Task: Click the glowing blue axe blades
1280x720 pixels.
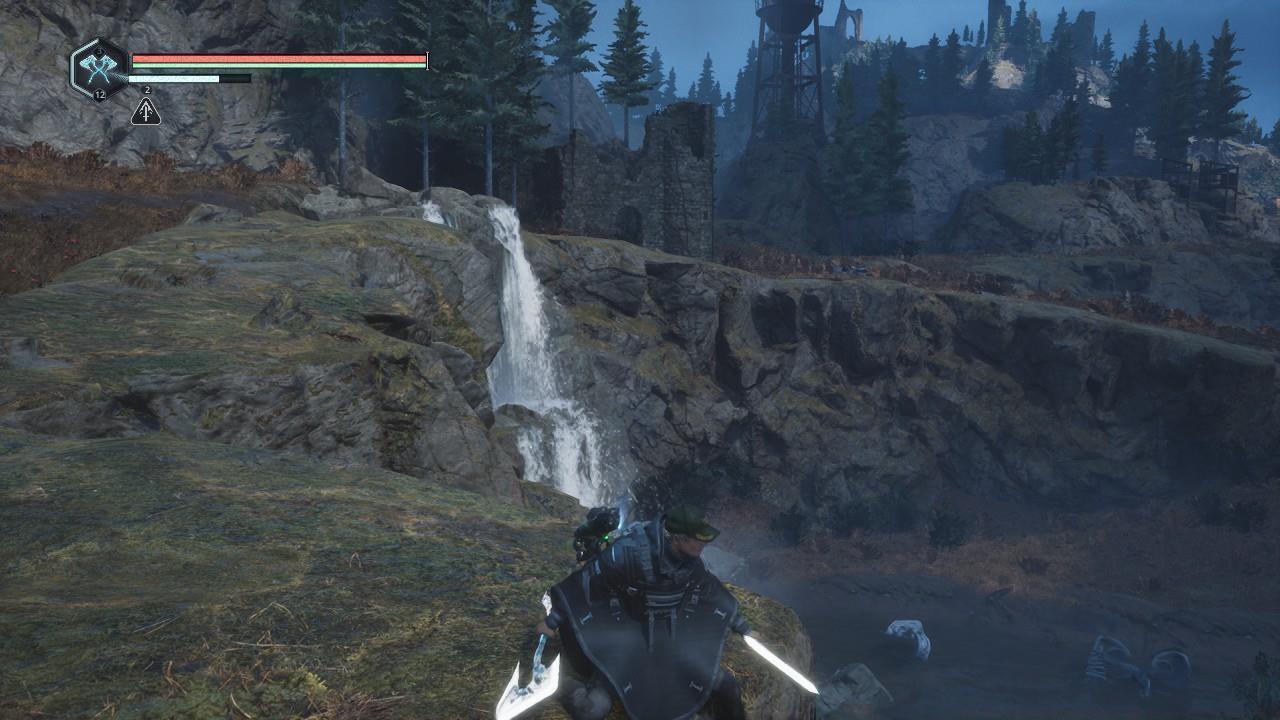Action: [x=97, y=64]
